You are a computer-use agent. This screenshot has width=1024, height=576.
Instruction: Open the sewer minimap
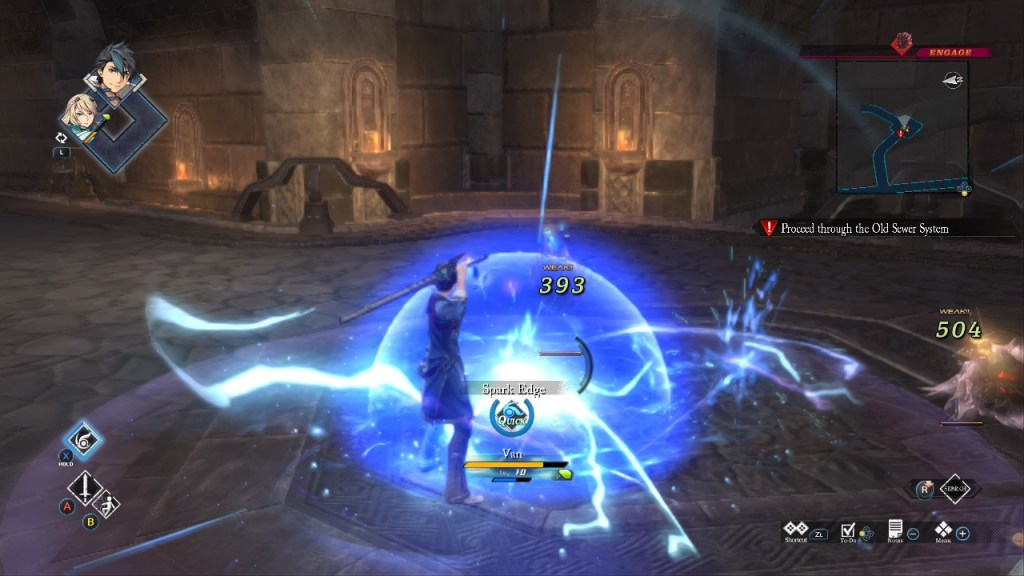(902, 127)
